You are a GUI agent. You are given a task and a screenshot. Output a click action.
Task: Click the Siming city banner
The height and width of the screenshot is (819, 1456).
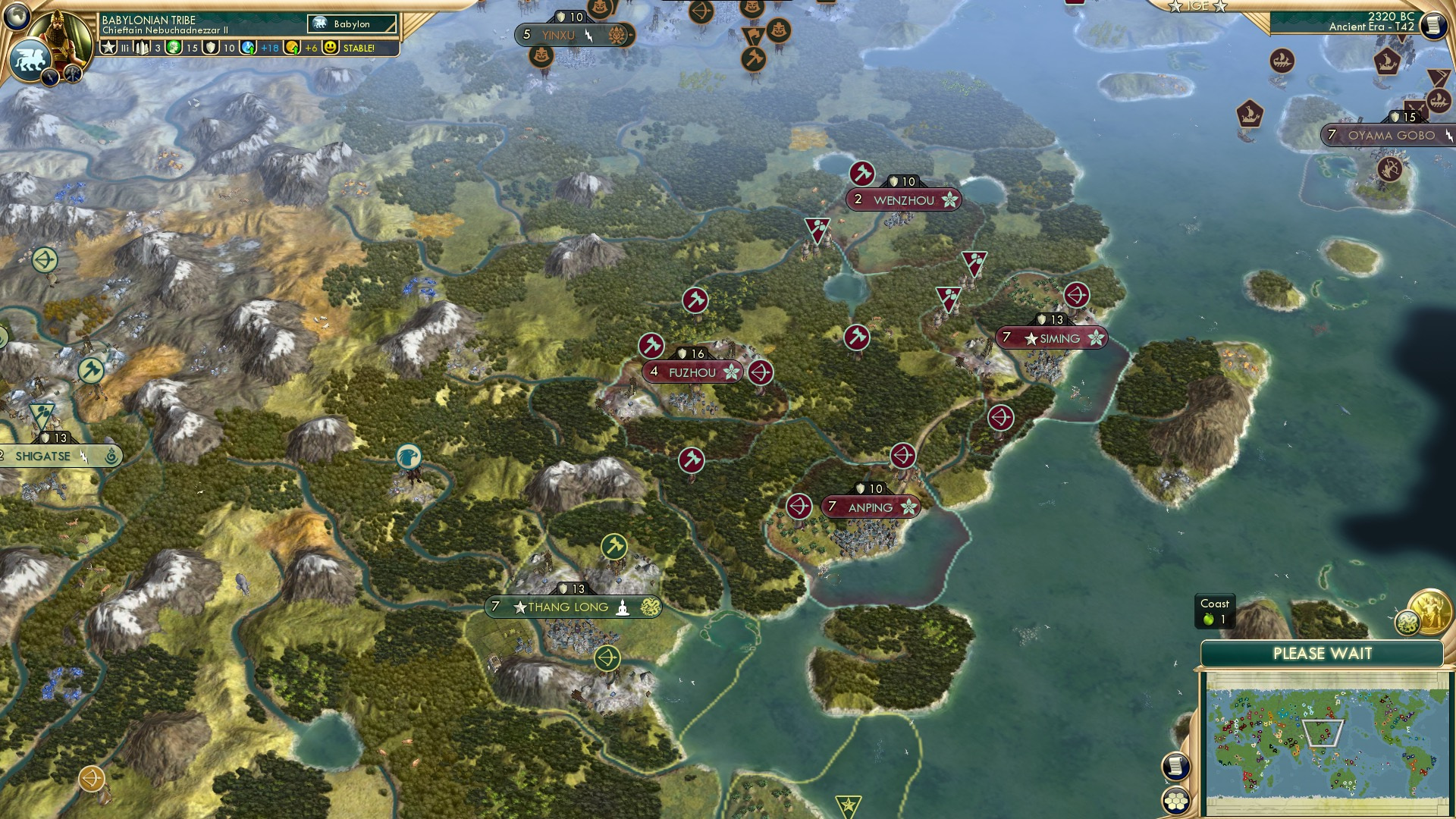pyautogui.click(x=1053, y=339)
